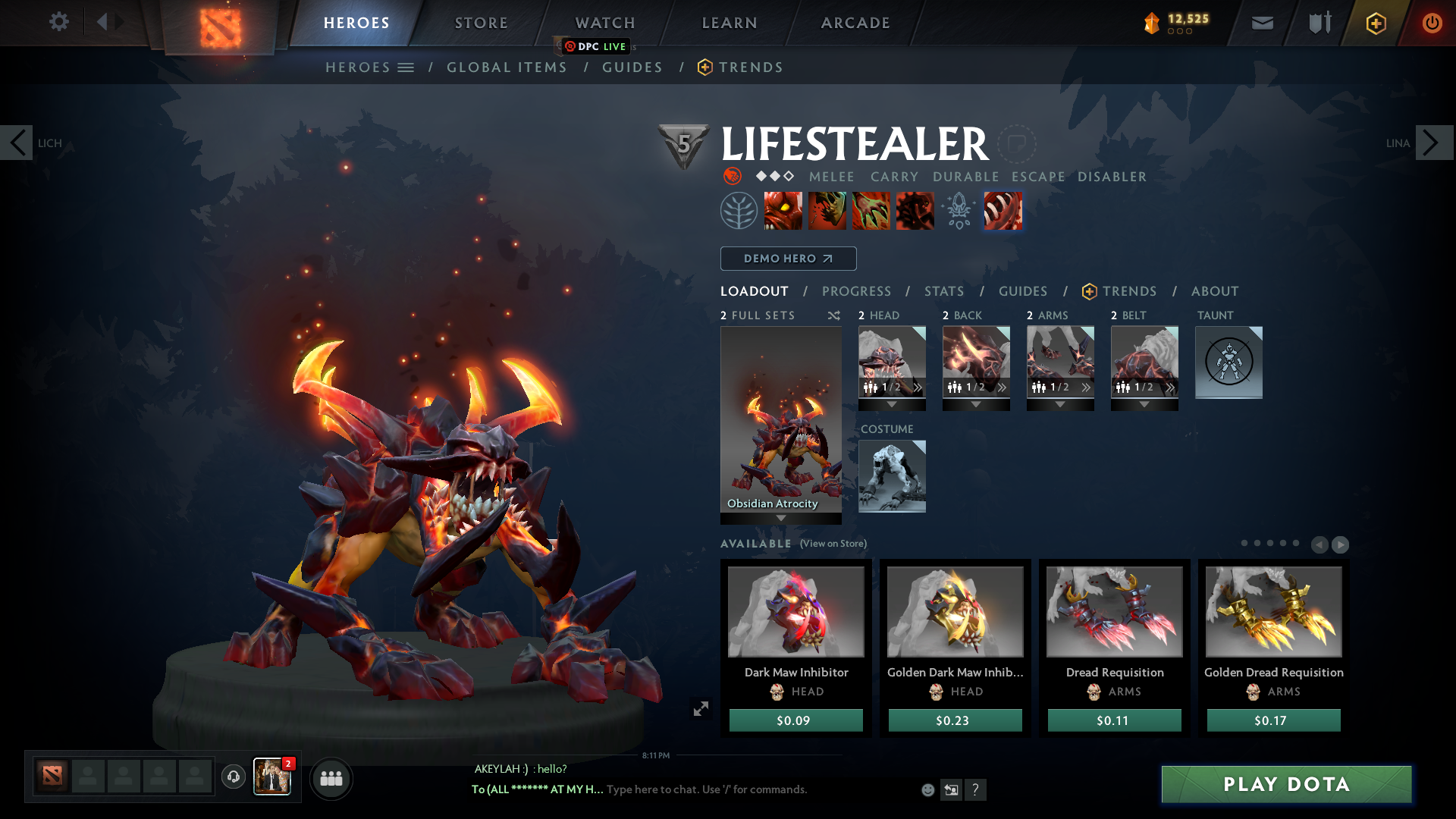Click the shield and sword armory icon

(1318, 23)
